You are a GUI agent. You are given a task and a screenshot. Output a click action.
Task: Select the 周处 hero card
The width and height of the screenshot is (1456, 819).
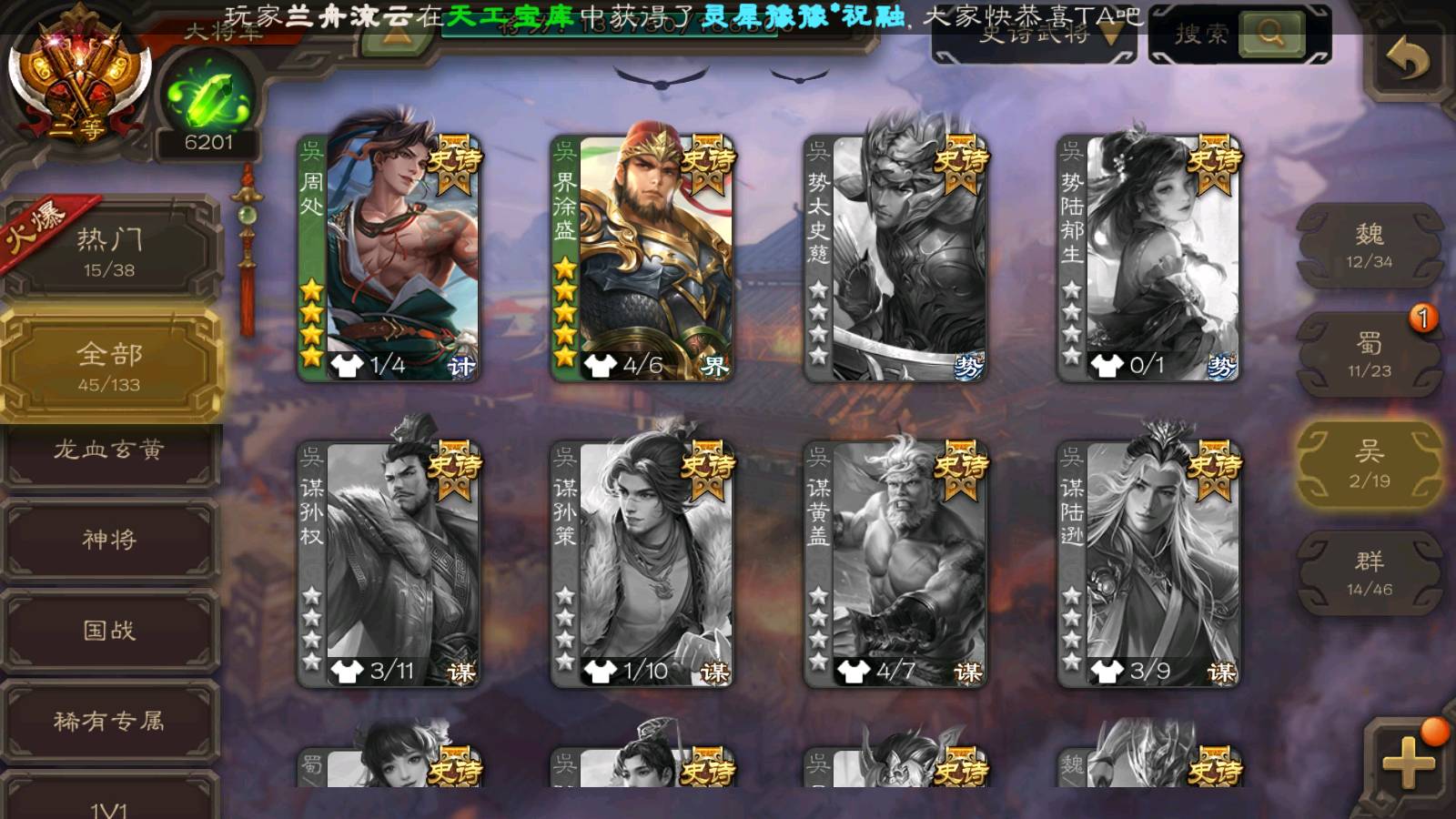pos(389,258)
